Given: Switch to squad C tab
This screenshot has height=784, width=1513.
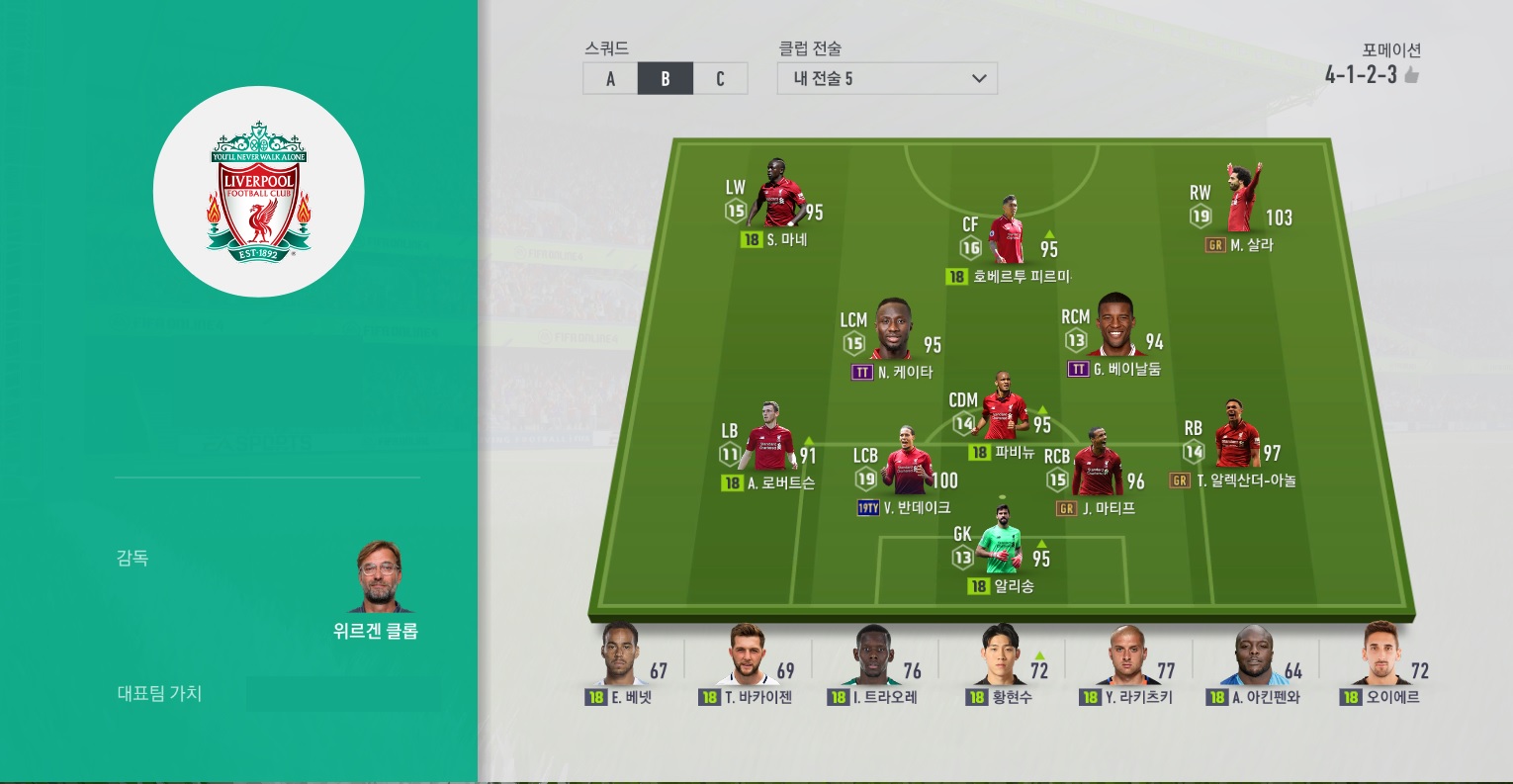Looking at the screenshot, I should click(720, 79).
